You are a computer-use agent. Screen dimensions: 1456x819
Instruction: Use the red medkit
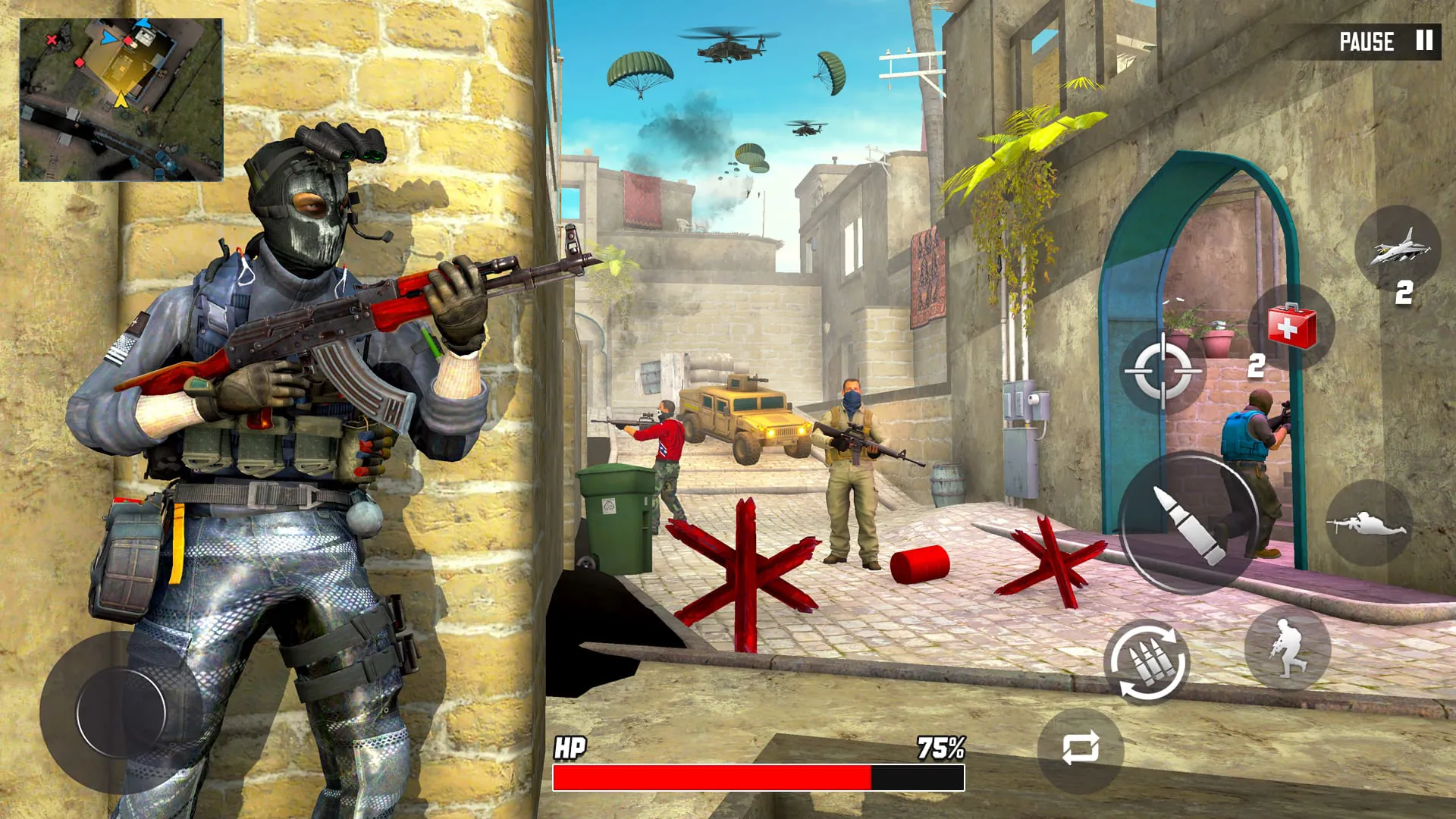pos(1291,327)
